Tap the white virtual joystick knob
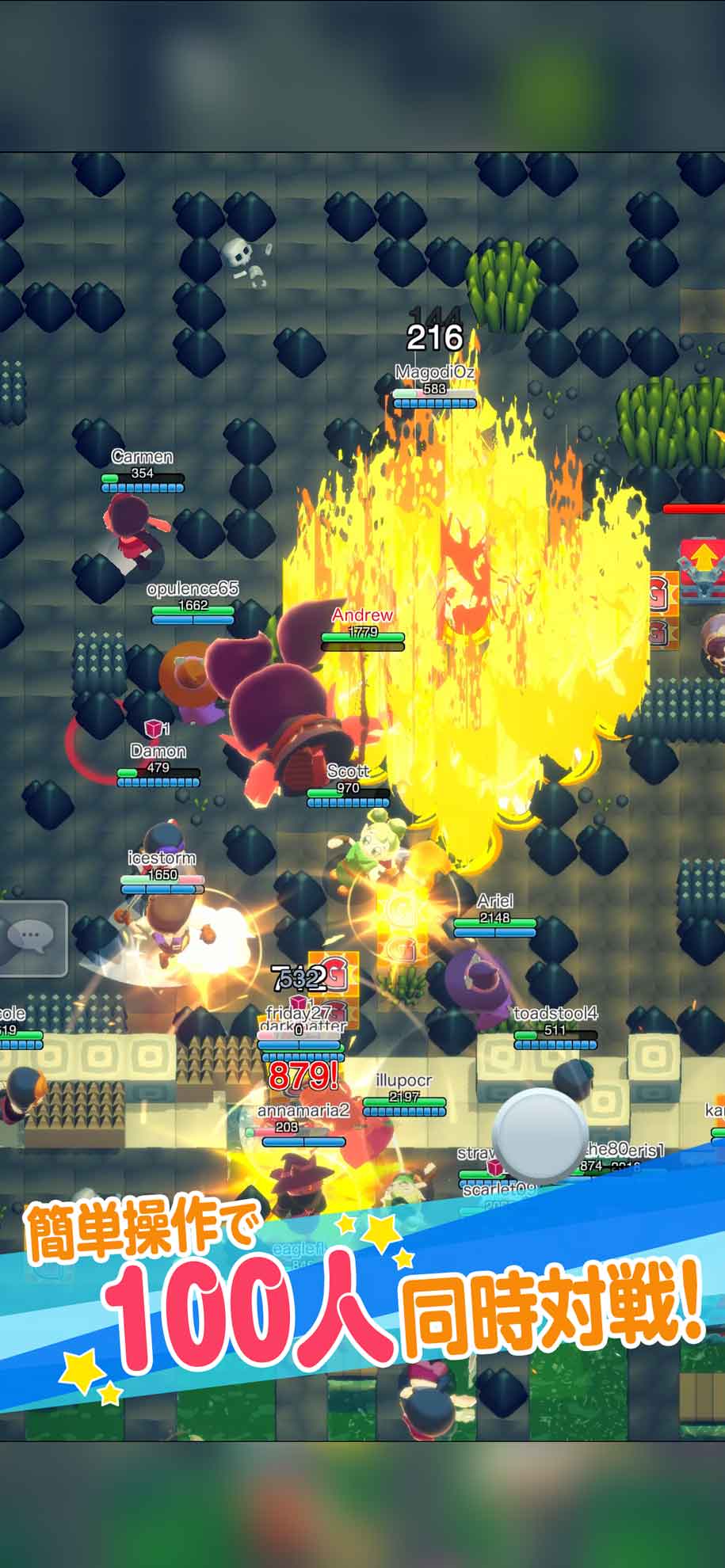 click(x=540, y=1136)
